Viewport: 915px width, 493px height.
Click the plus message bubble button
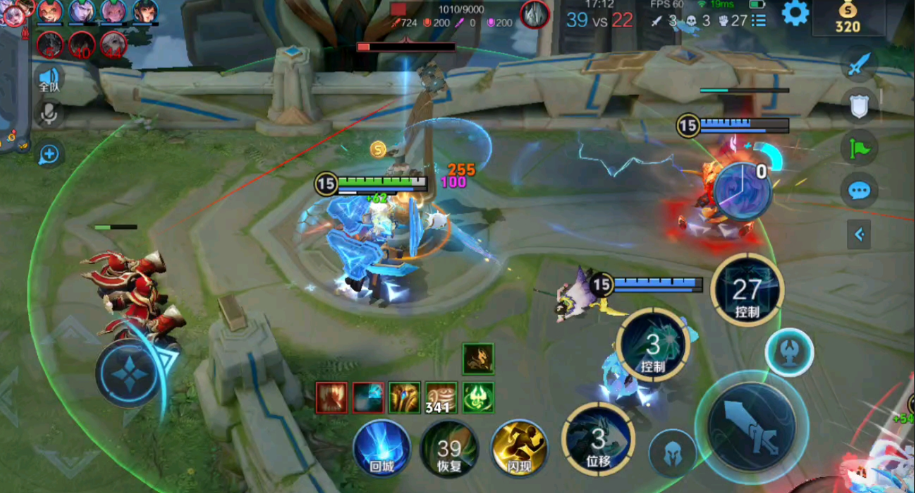click(x=48, y=154)
